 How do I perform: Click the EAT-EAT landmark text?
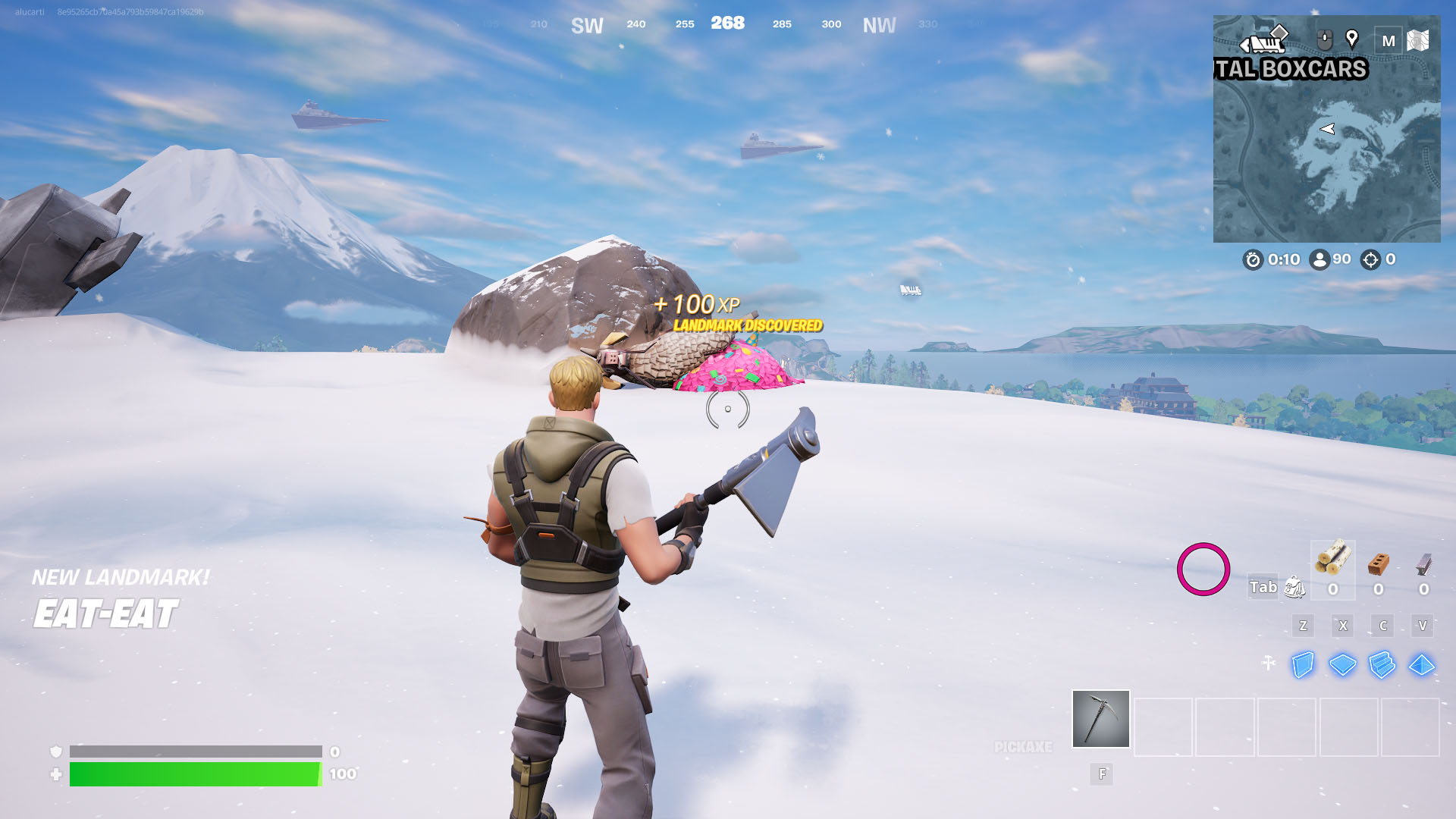[105, 613]
